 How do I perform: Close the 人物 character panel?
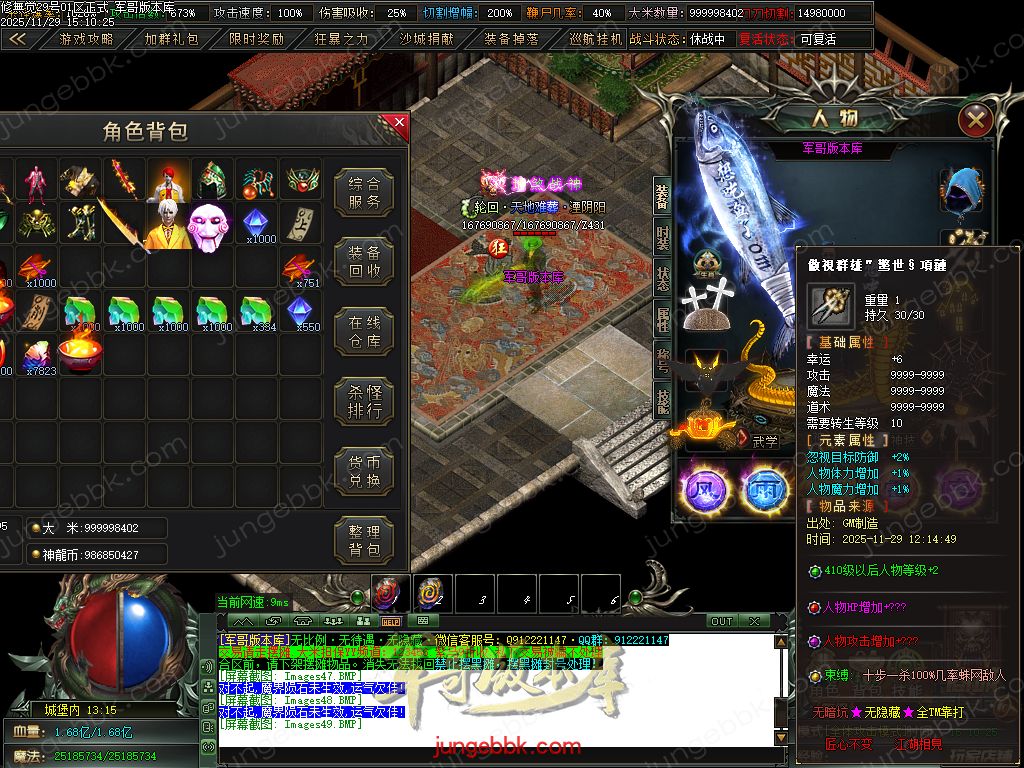click(x=975, y=121)
